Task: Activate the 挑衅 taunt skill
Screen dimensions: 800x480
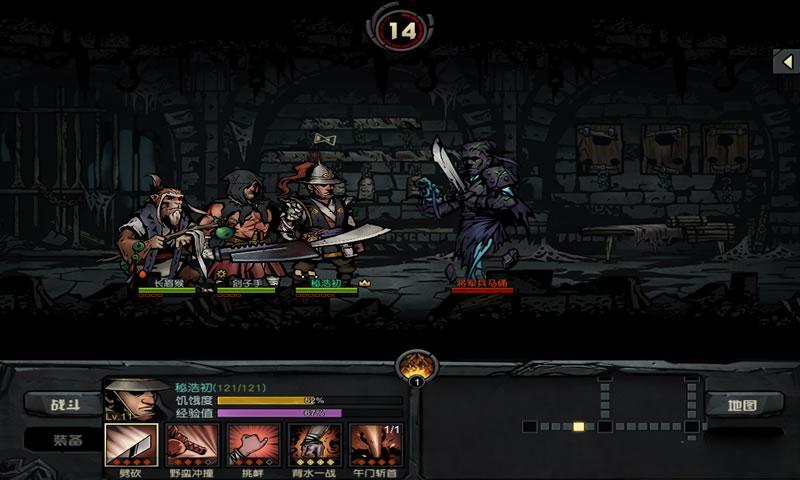Action: 253,444
